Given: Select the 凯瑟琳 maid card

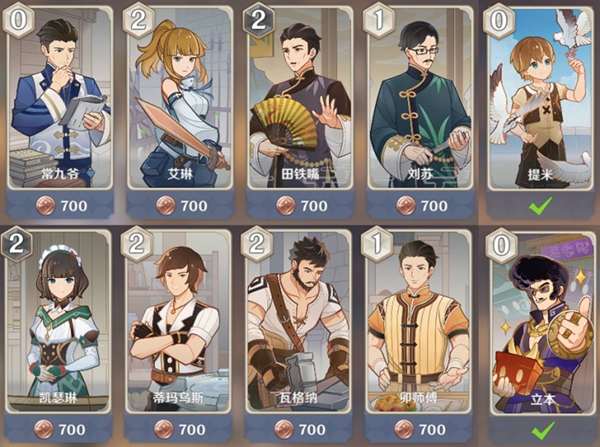Looking at the screenshot, I should [61, 320].
